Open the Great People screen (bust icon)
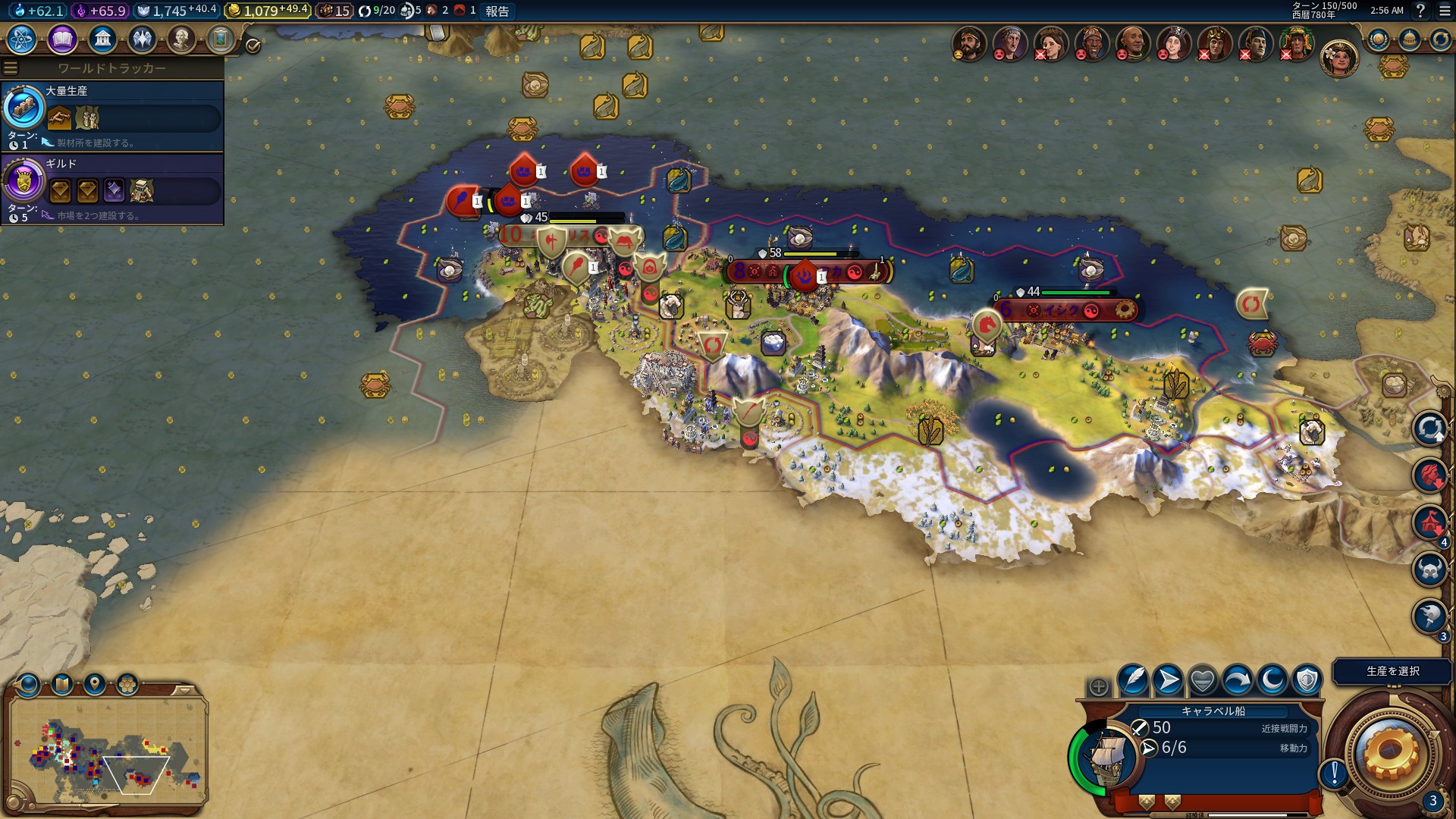The height and width of the screenshot is (819, 1456). coord(181,39)
